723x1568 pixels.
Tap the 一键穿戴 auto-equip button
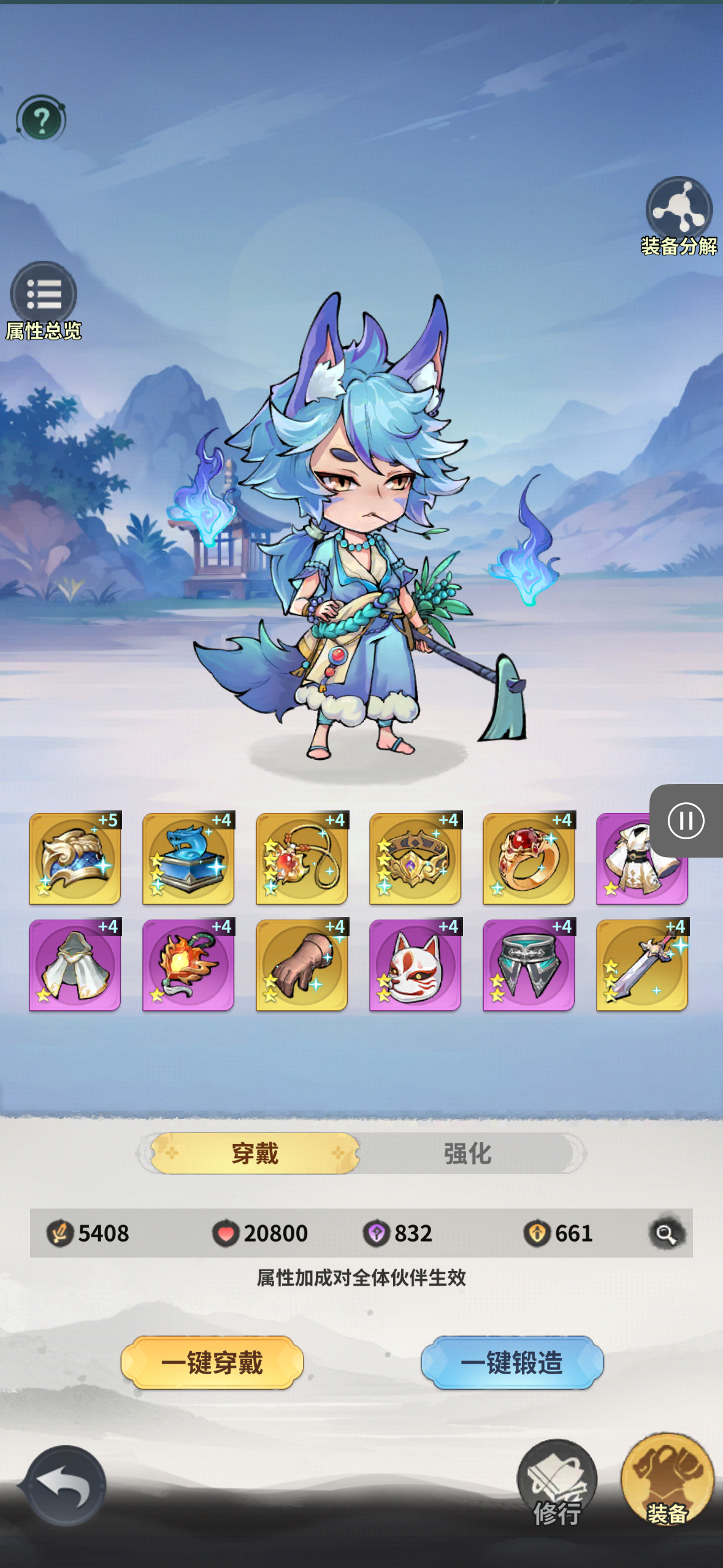212,1362
